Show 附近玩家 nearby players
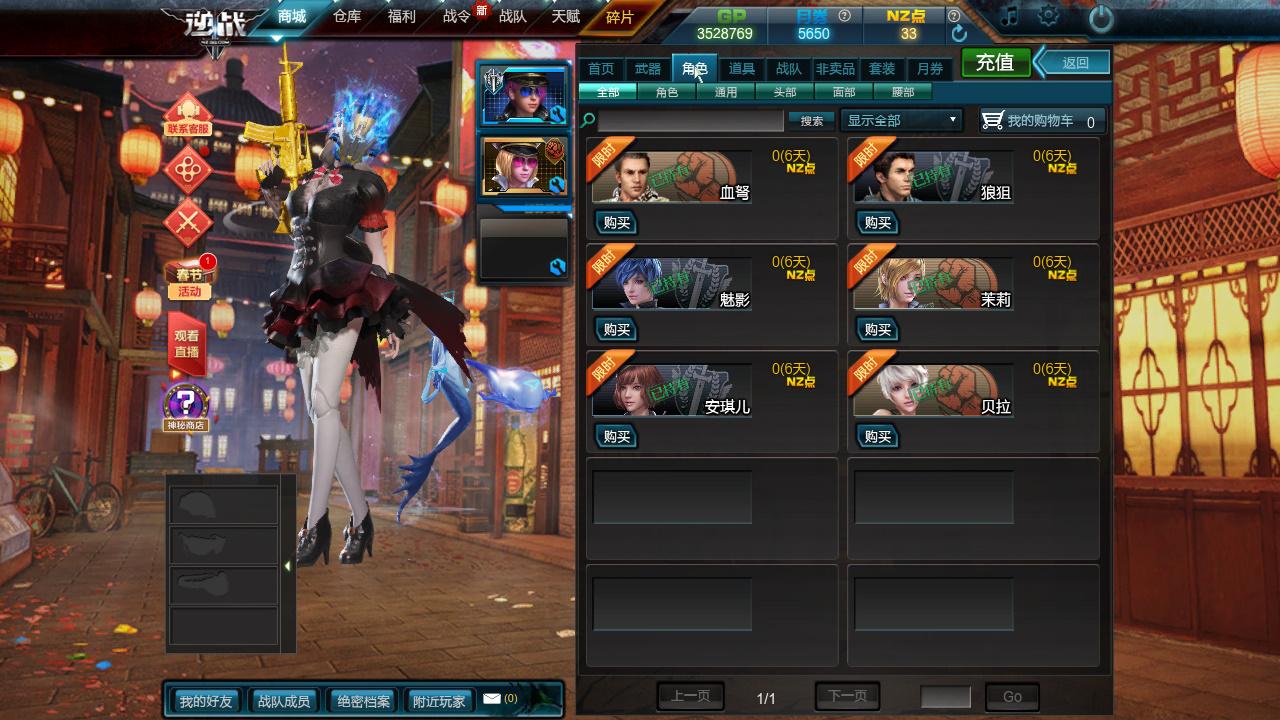This screenshot has width=1280, height=720. [x=439, y=701]
